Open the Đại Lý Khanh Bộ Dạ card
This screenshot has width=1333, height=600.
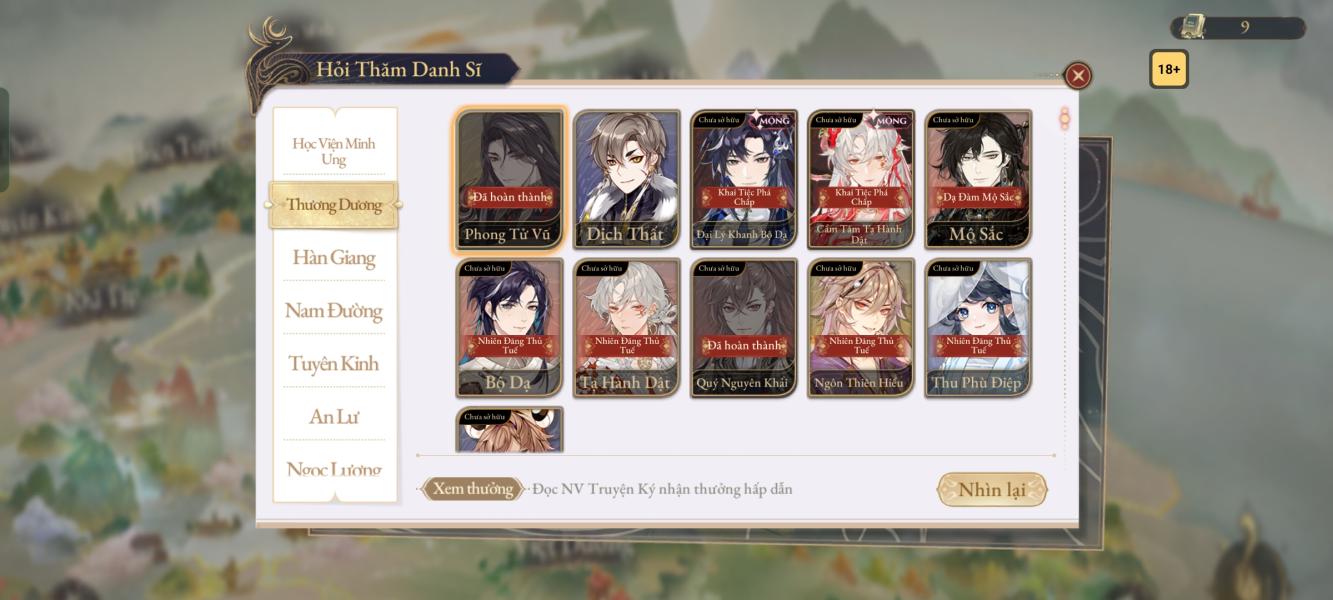(744, 179)
